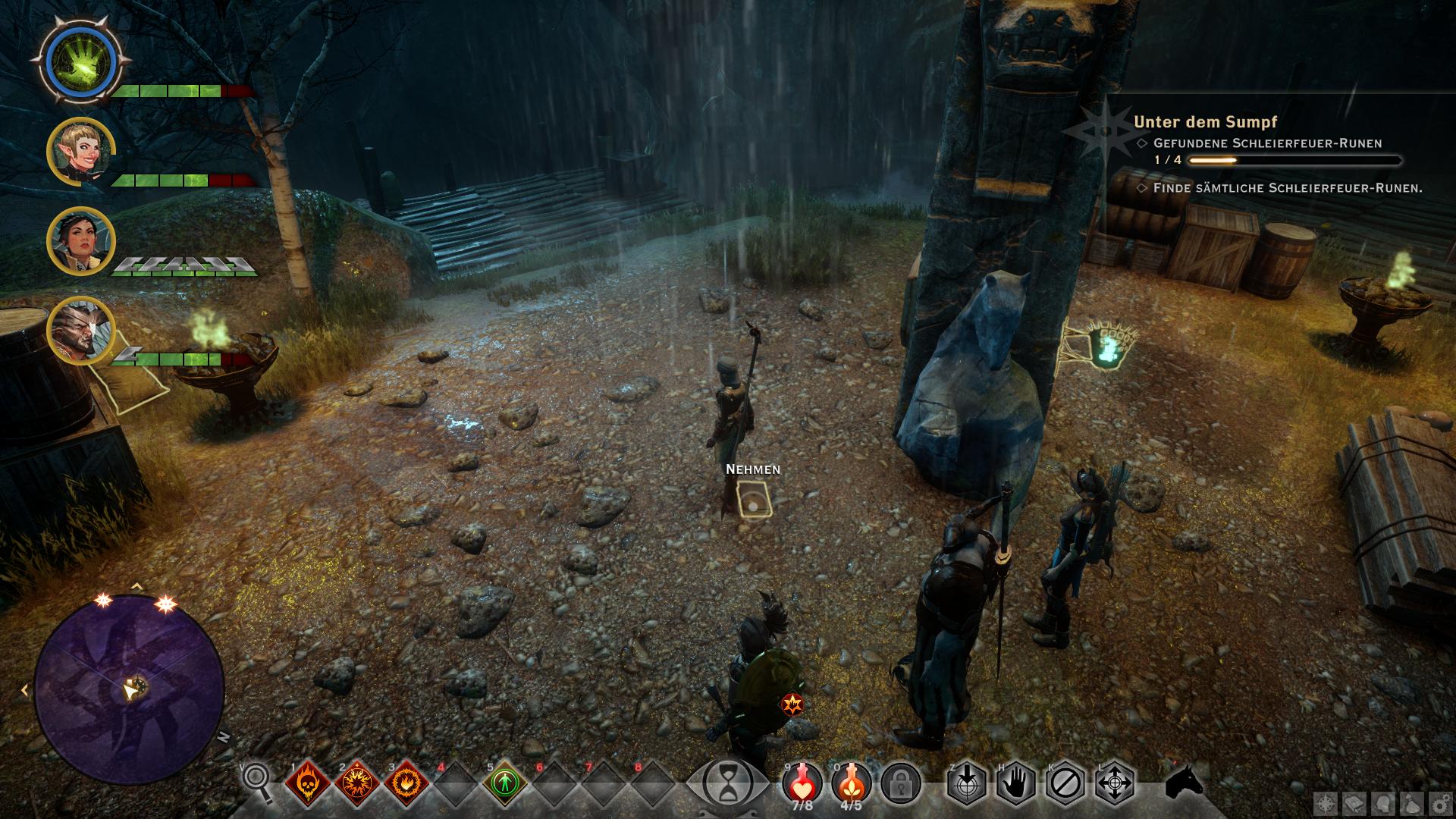
Task: Choose the horned Qunari party portrait
Action: 80,331
